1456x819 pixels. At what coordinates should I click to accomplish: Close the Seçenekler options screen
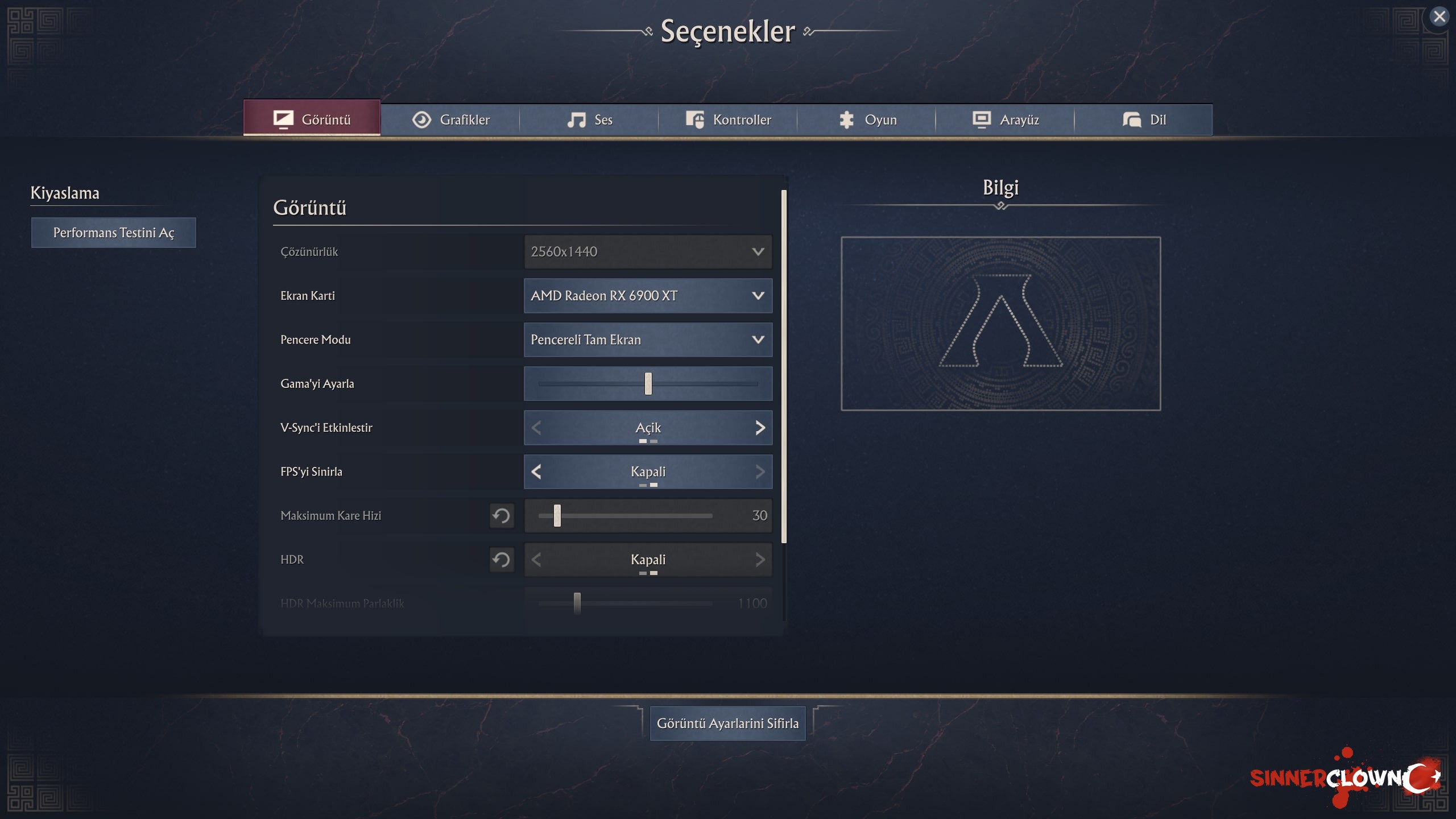[x=1439, y=17]
